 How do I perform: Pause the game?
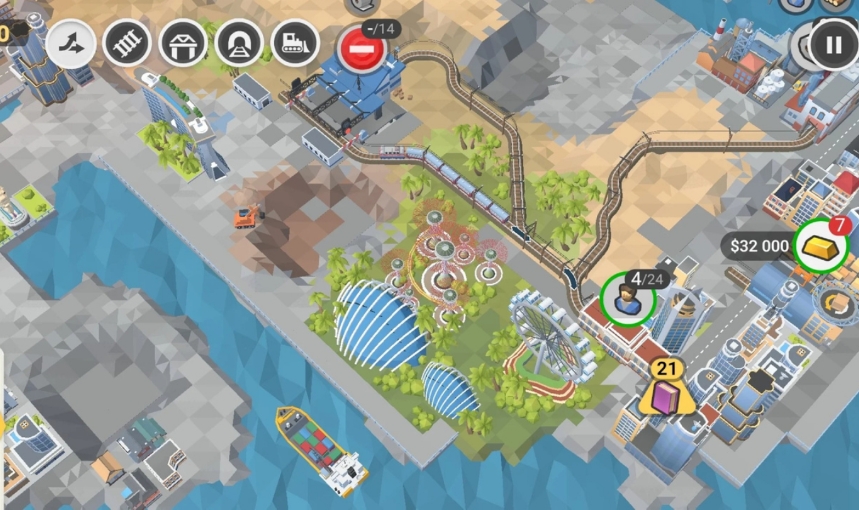click(833, 45)
